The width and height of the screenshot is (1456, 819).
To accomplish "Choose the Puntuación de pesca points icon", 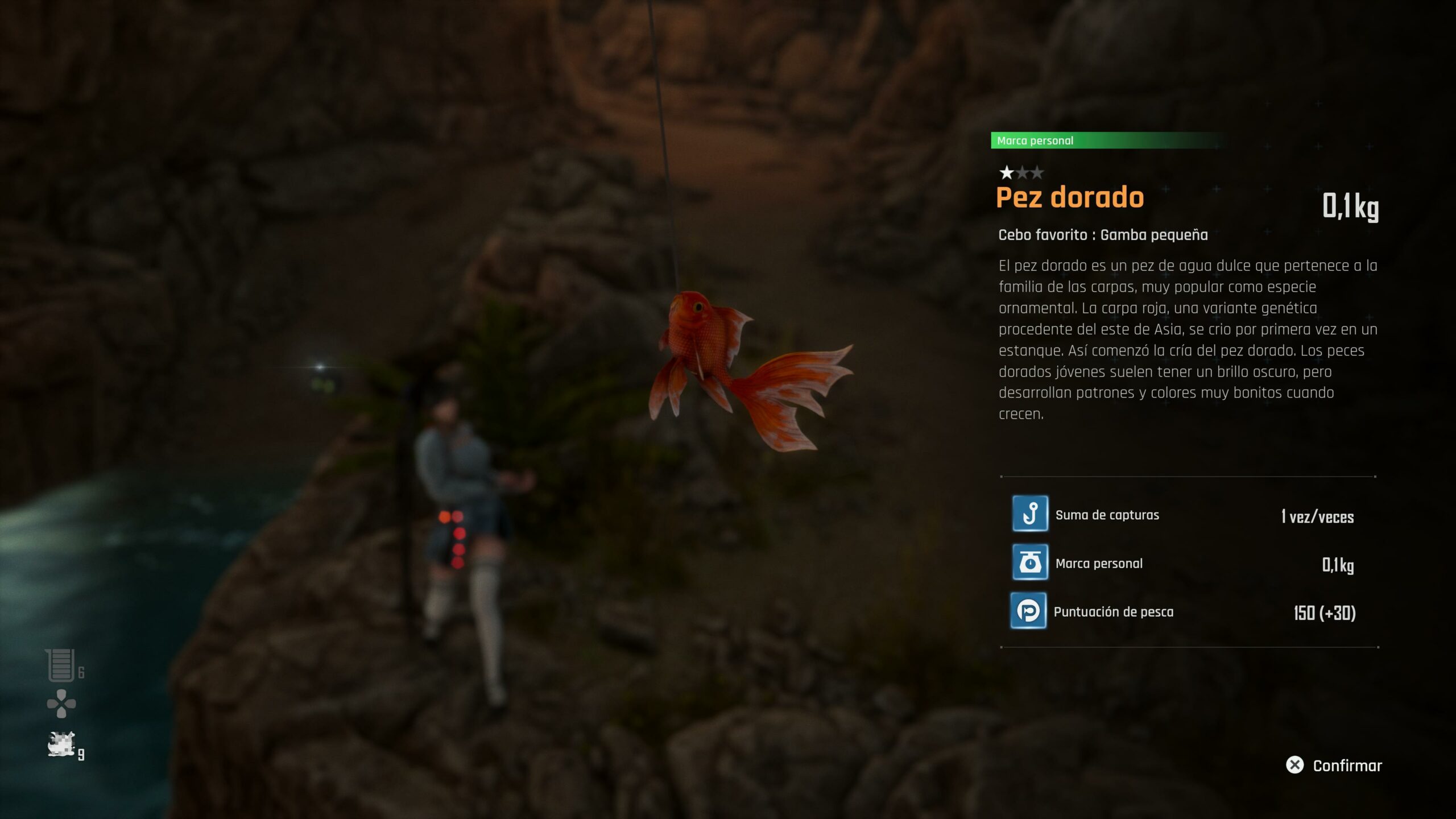I will (1028, 611).
